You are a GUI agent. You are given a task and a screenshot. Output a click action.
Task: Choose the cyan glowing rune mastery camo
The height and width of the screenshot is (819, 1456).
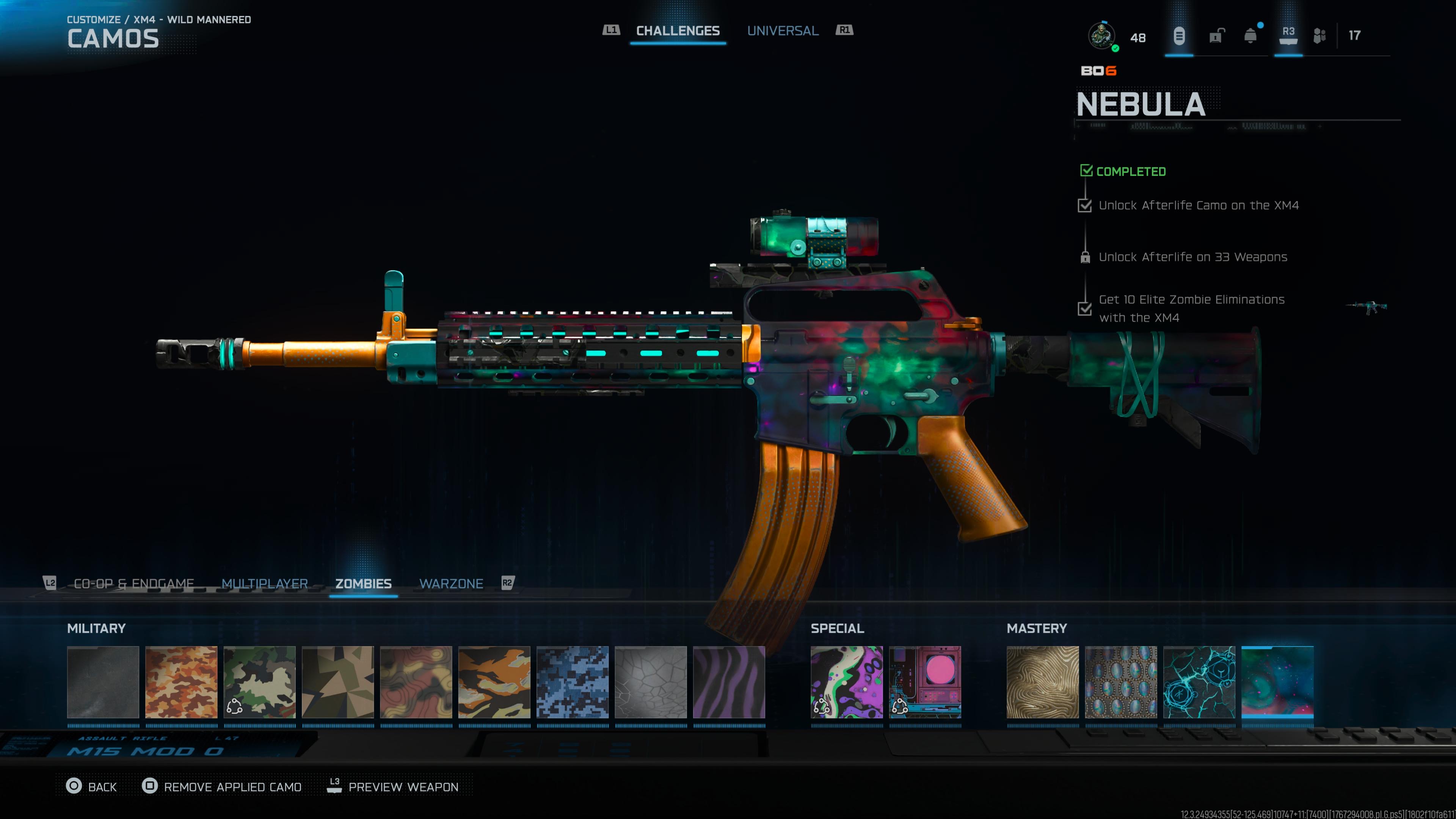point(1199,682)
